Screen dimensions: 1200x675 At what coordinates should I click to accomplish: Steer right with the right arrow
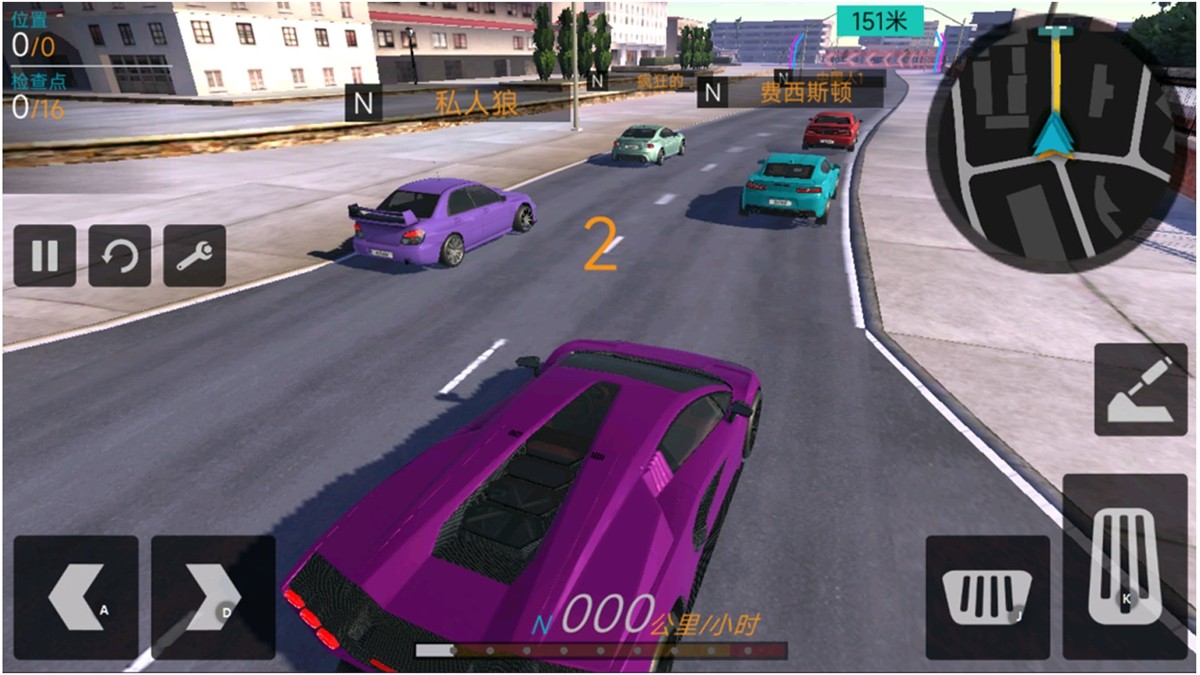click(x=213, y=597)
